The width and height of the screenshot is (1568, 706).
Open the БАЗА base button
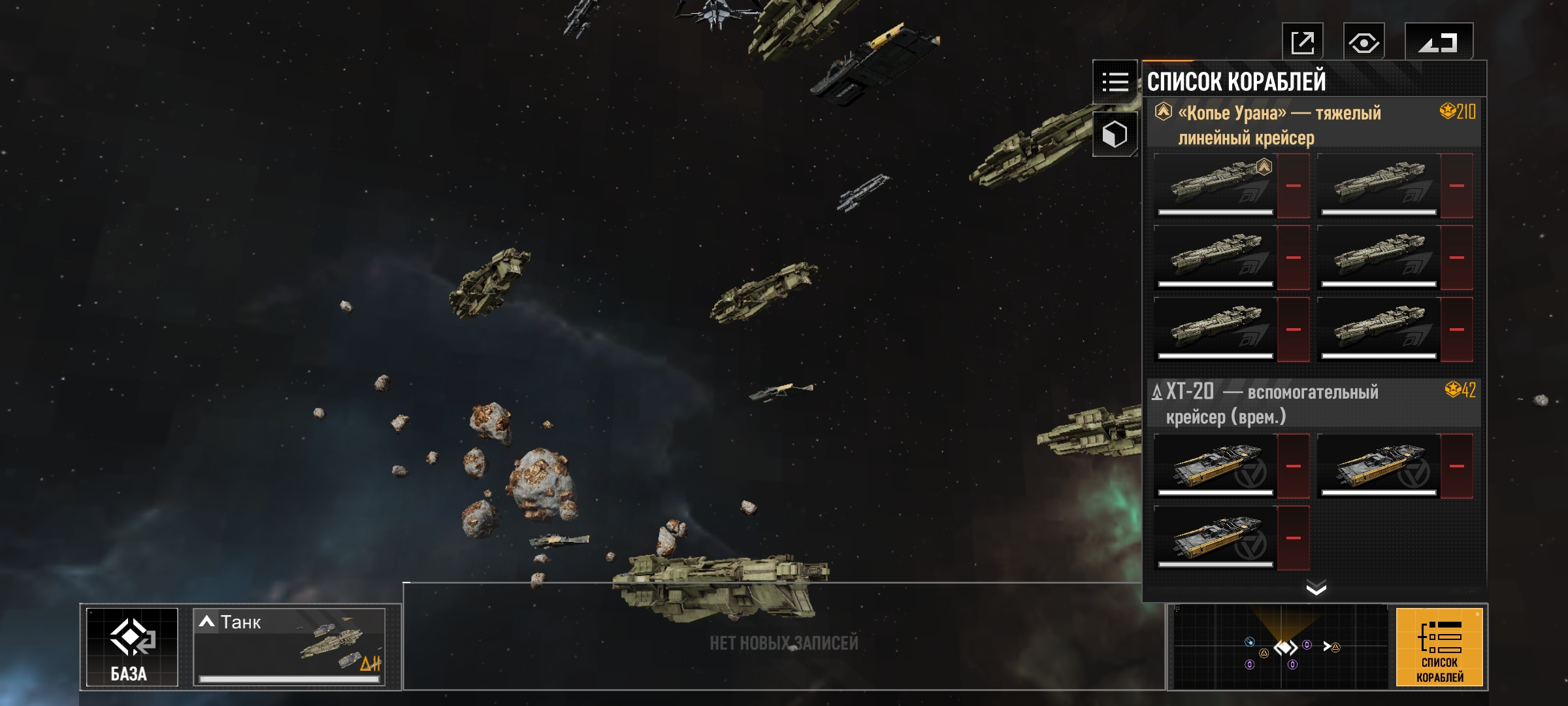[132, 647]
